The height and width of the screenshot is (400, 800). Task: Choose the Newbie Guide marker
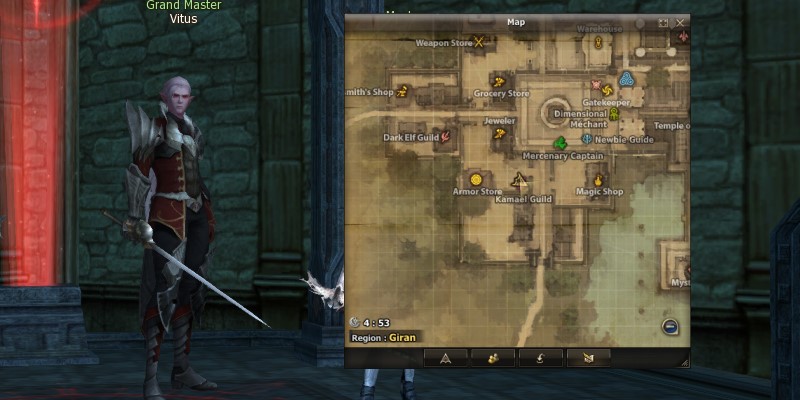click(587, 138)
